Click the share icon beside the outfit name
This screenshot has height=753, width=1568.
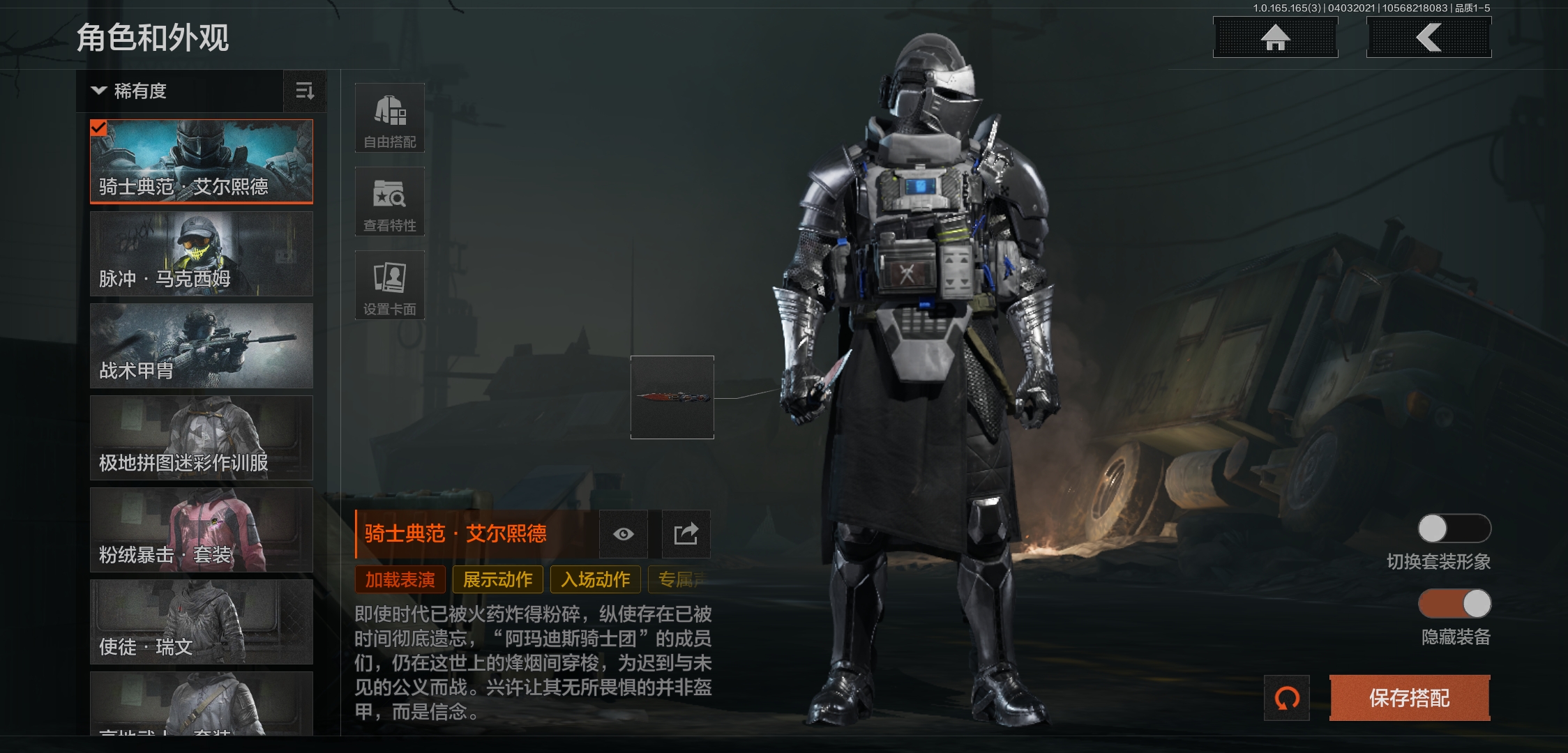pos(686,534)
